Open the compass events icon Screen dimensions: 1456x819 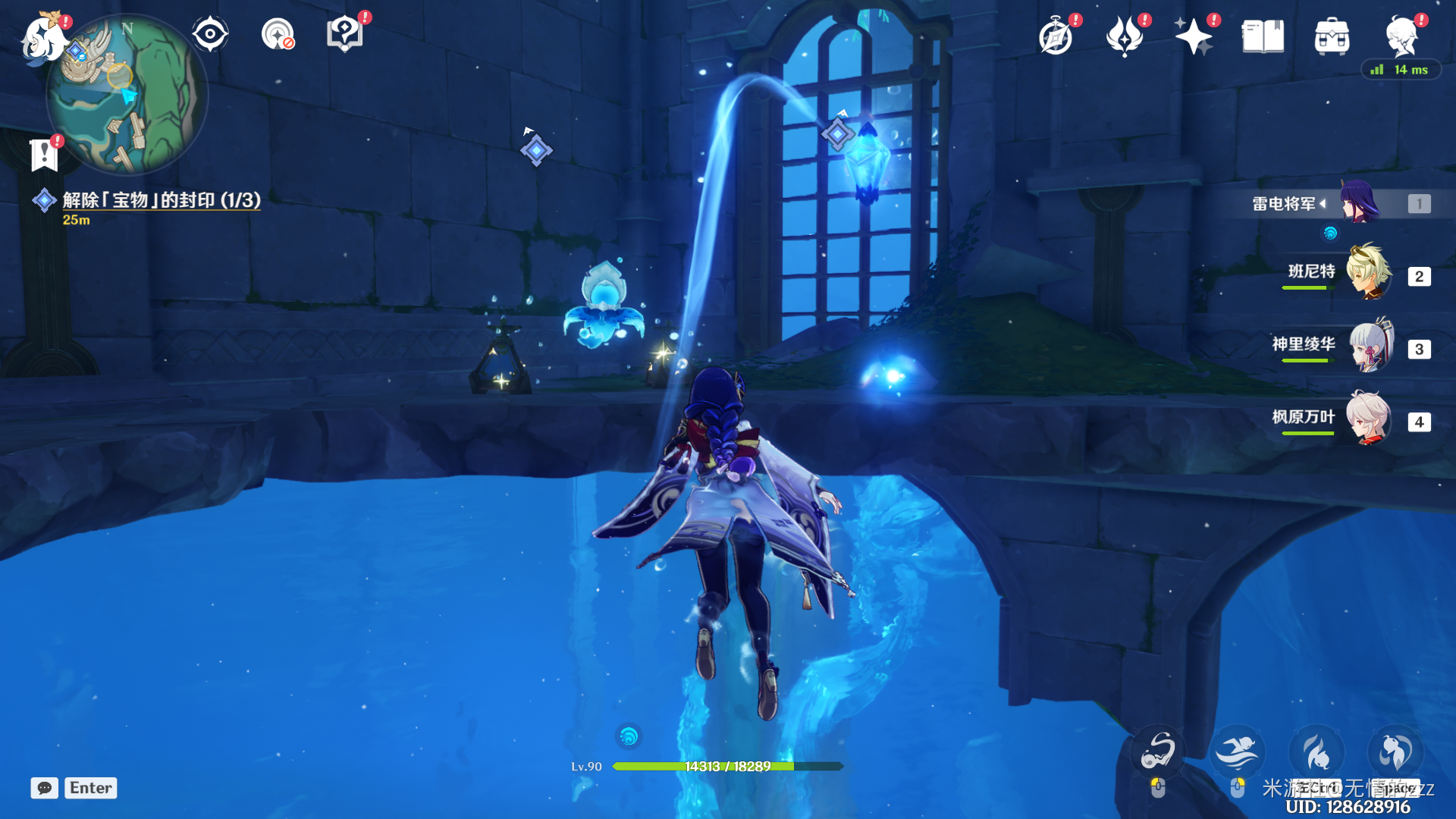1056,36
